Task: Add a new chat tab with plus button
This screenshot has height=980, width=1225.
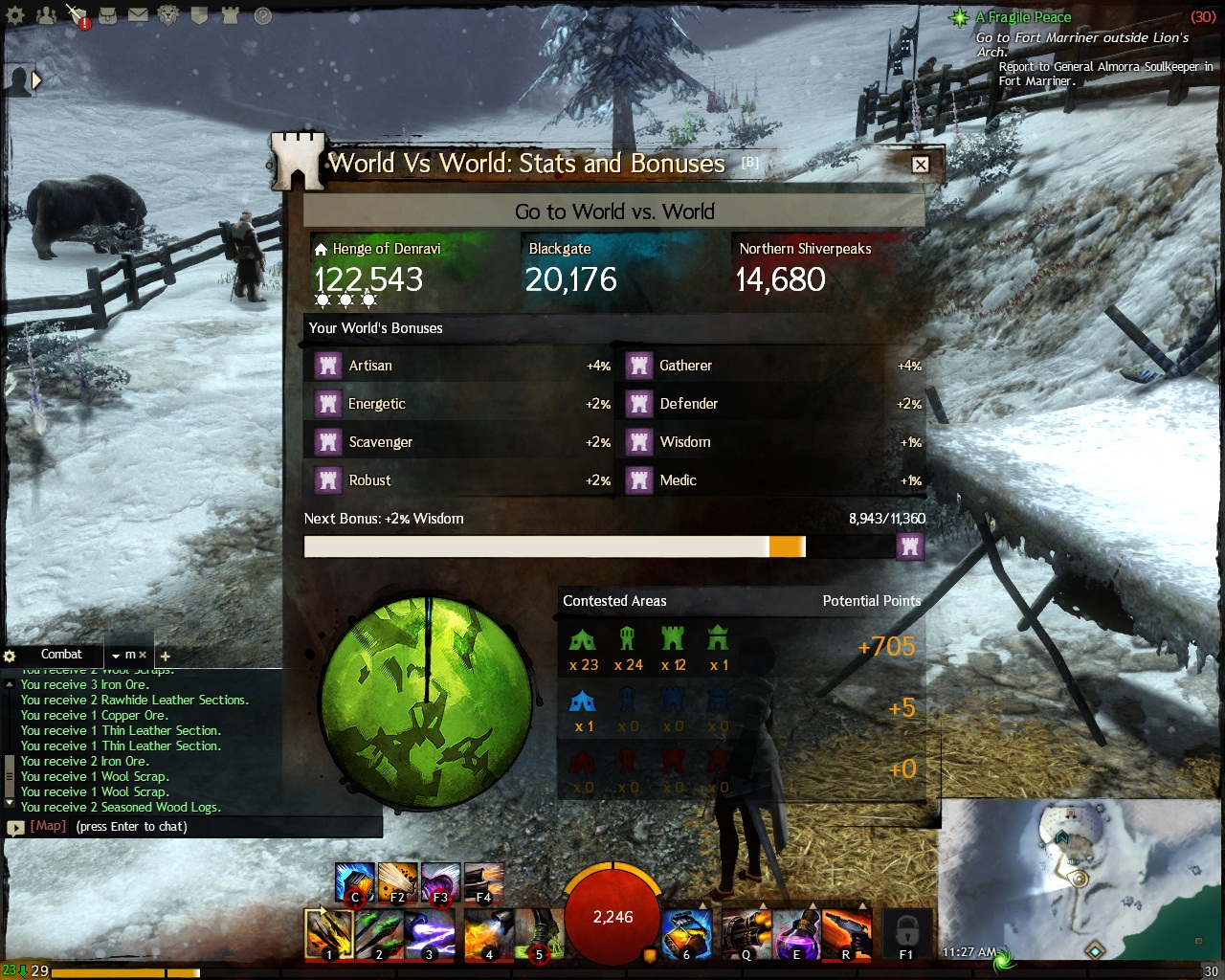Action: [x=165, y=656]
